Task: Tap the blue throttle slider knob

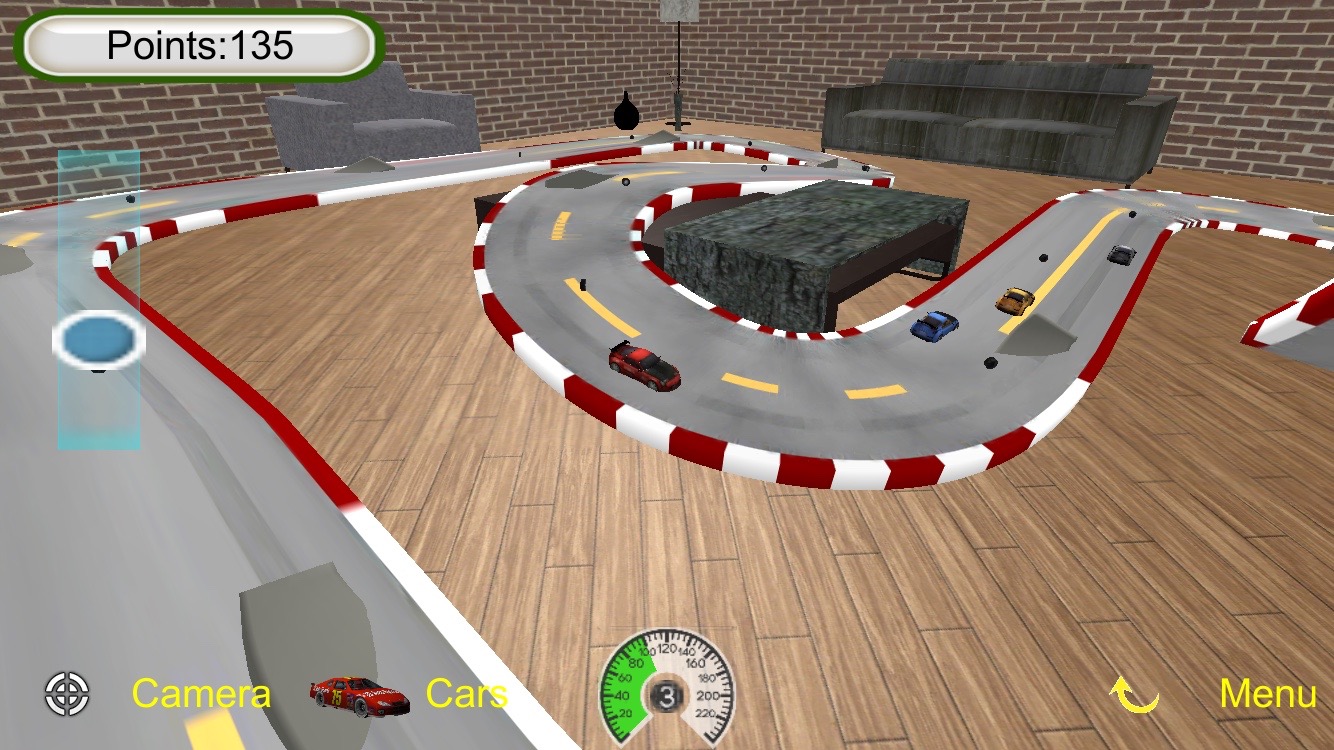Action: coord(98,340)
